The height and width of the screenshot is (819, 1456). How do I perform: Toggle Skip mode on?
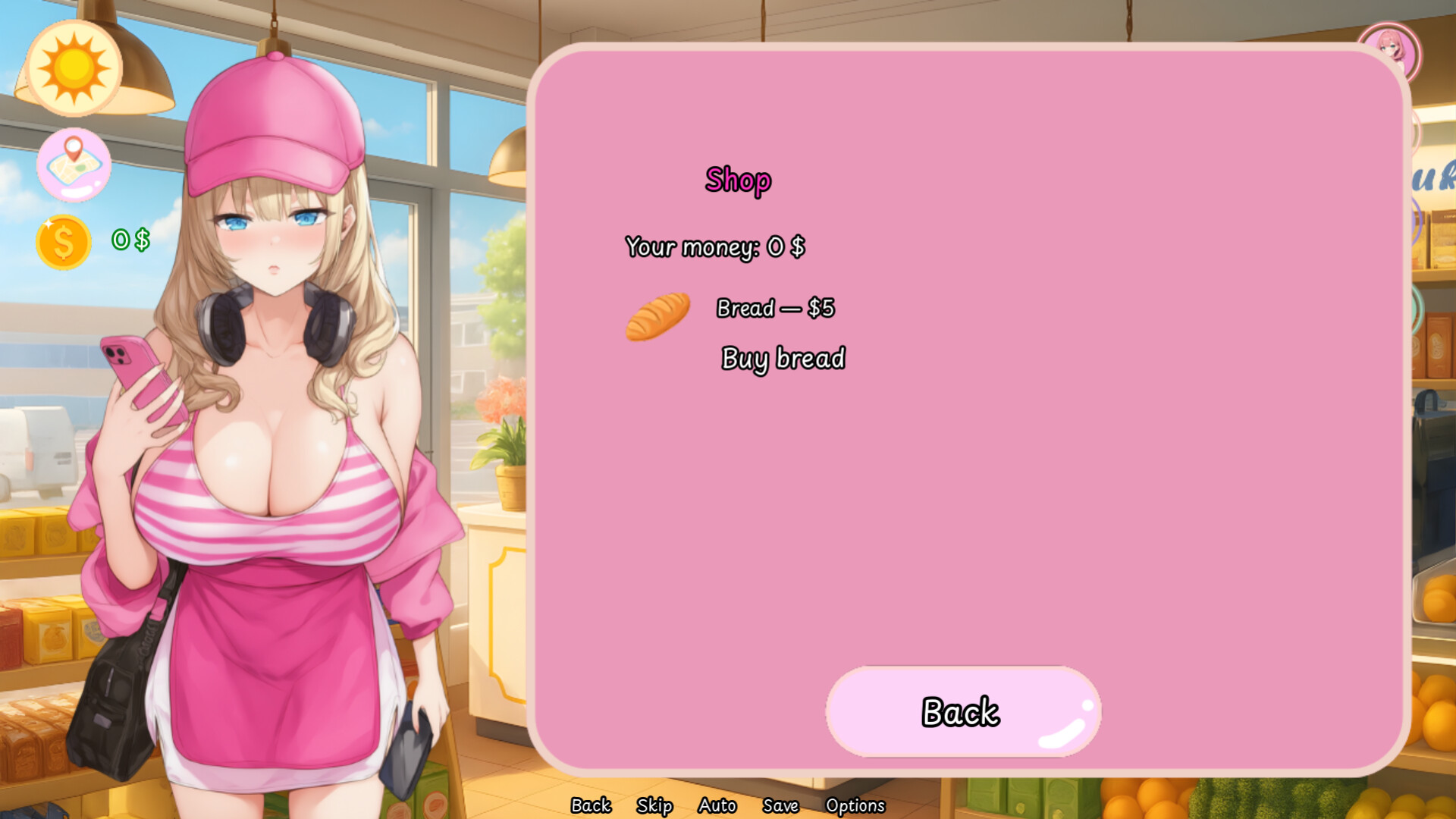[656, 805]
